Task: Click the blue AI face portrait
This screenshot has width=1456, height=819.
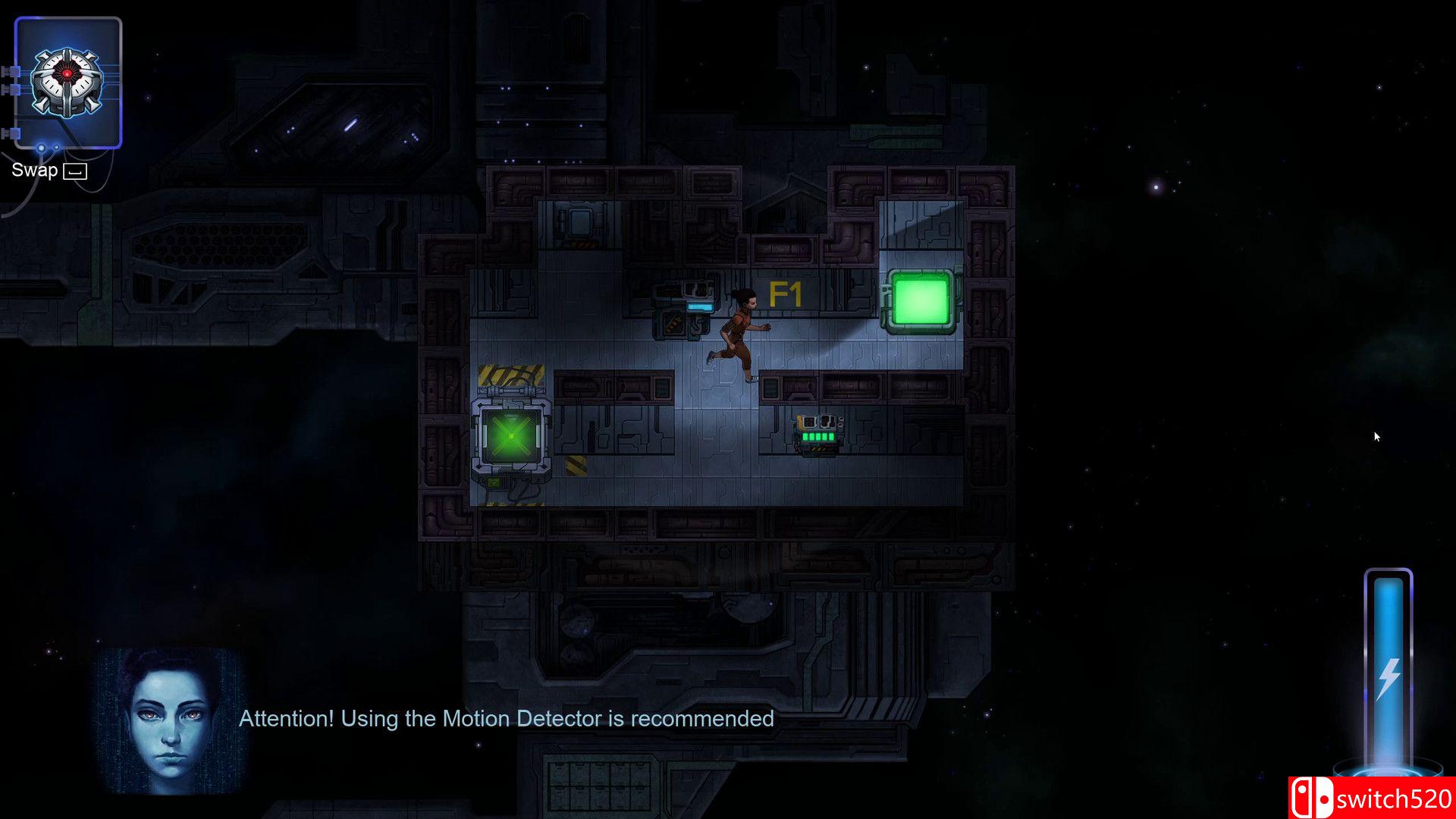Action: [170, 720]
